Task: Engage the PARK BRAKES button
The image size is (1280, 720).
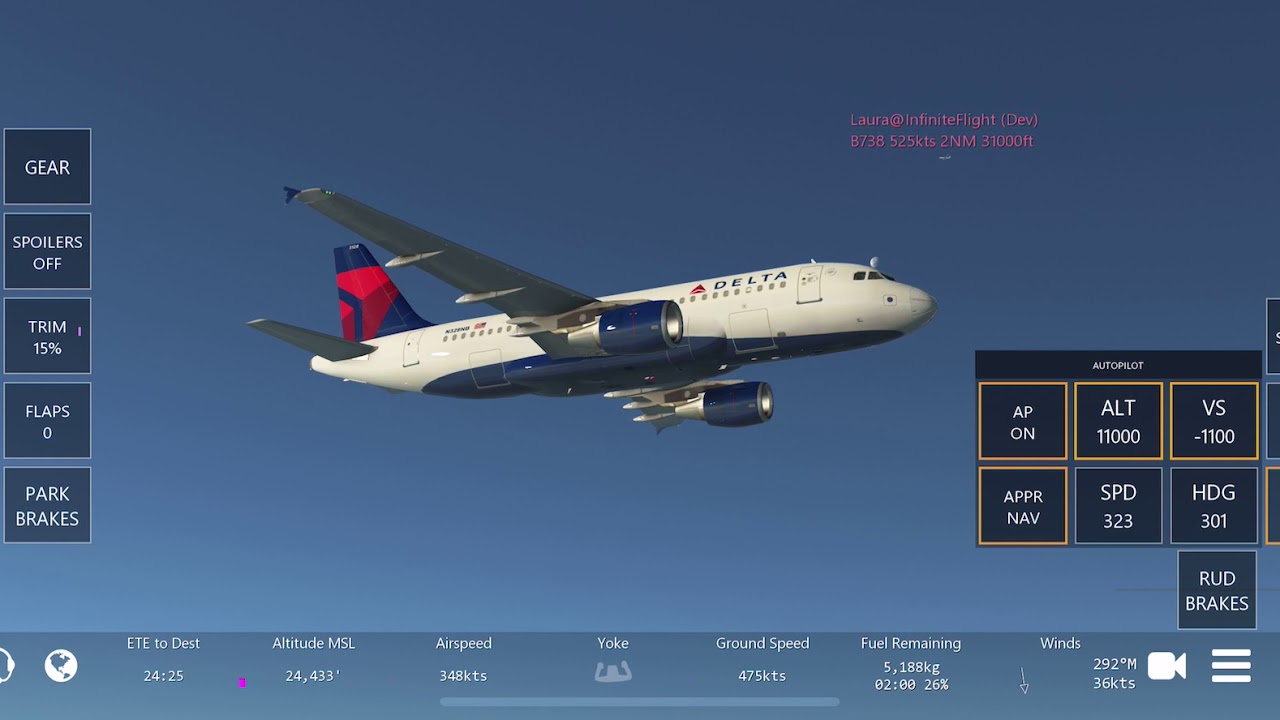Action: 47,506
